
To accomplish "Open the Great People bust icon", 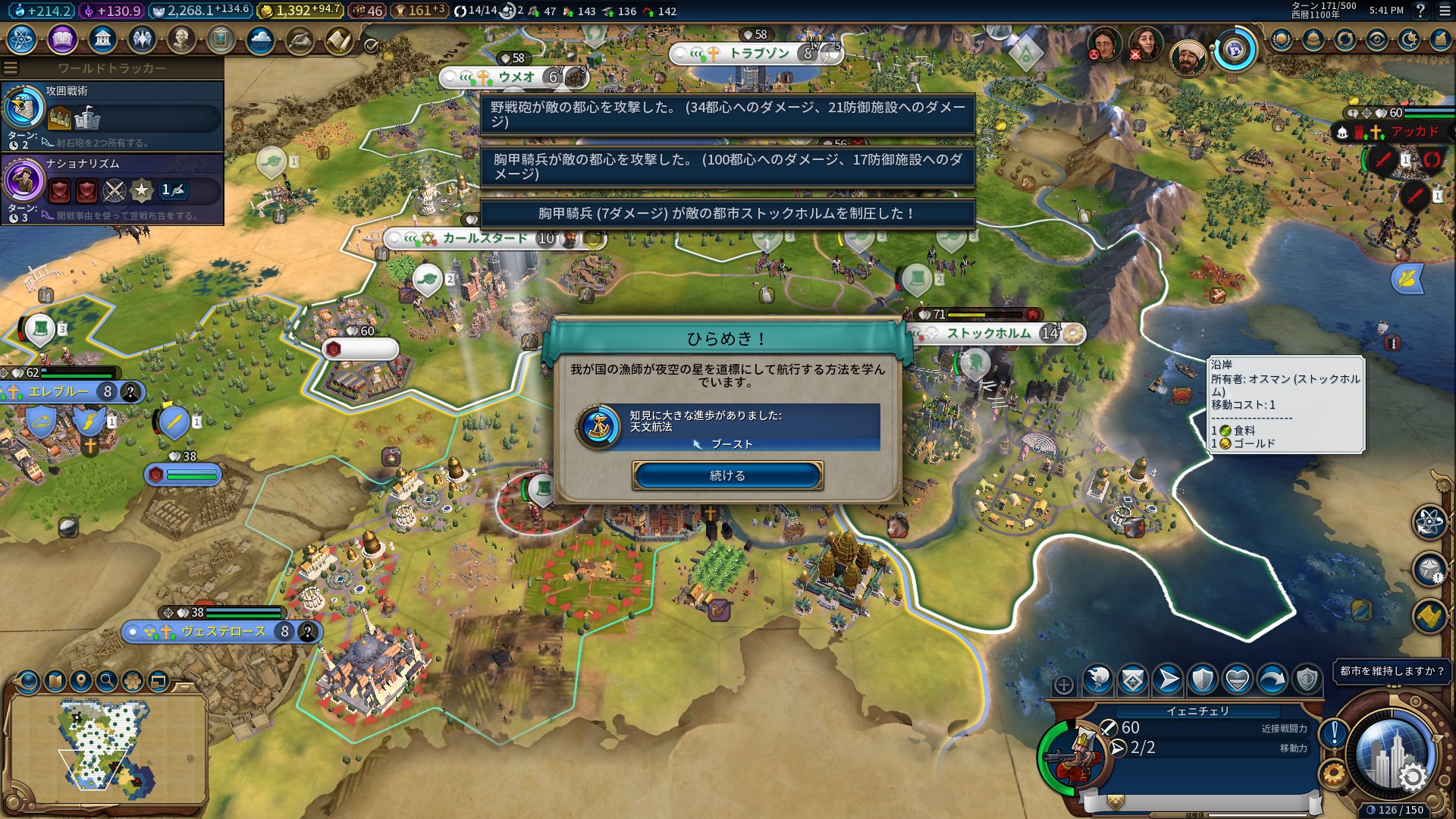I will 181,39.
